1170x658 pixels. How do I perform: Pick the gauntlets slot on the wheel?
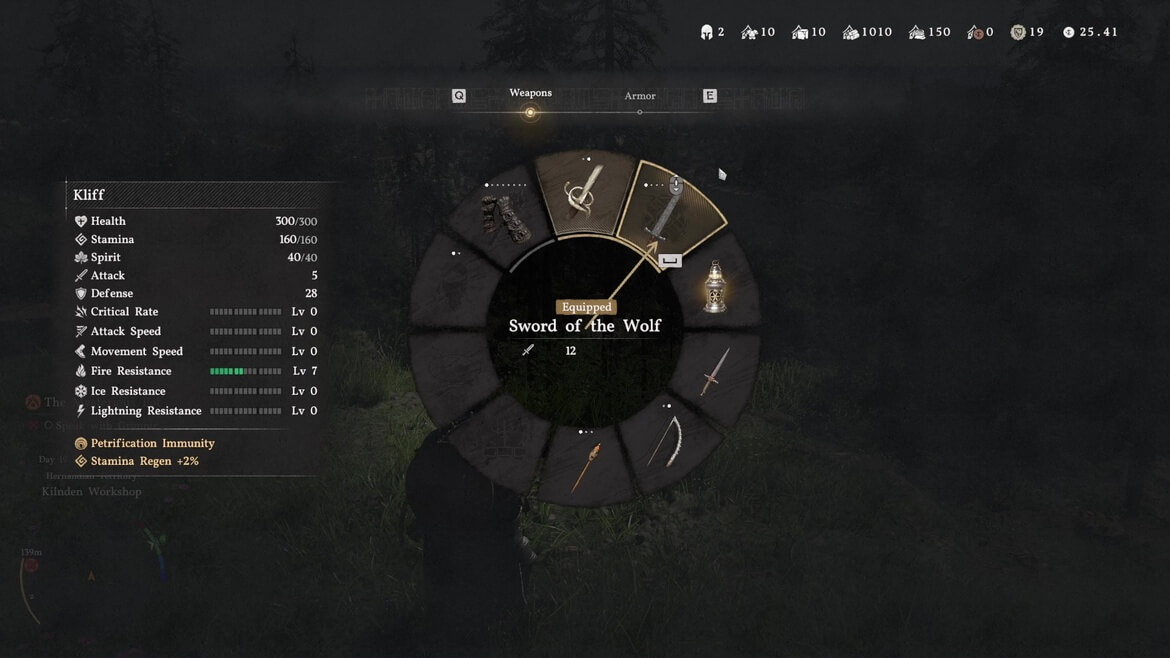point(503,219)
